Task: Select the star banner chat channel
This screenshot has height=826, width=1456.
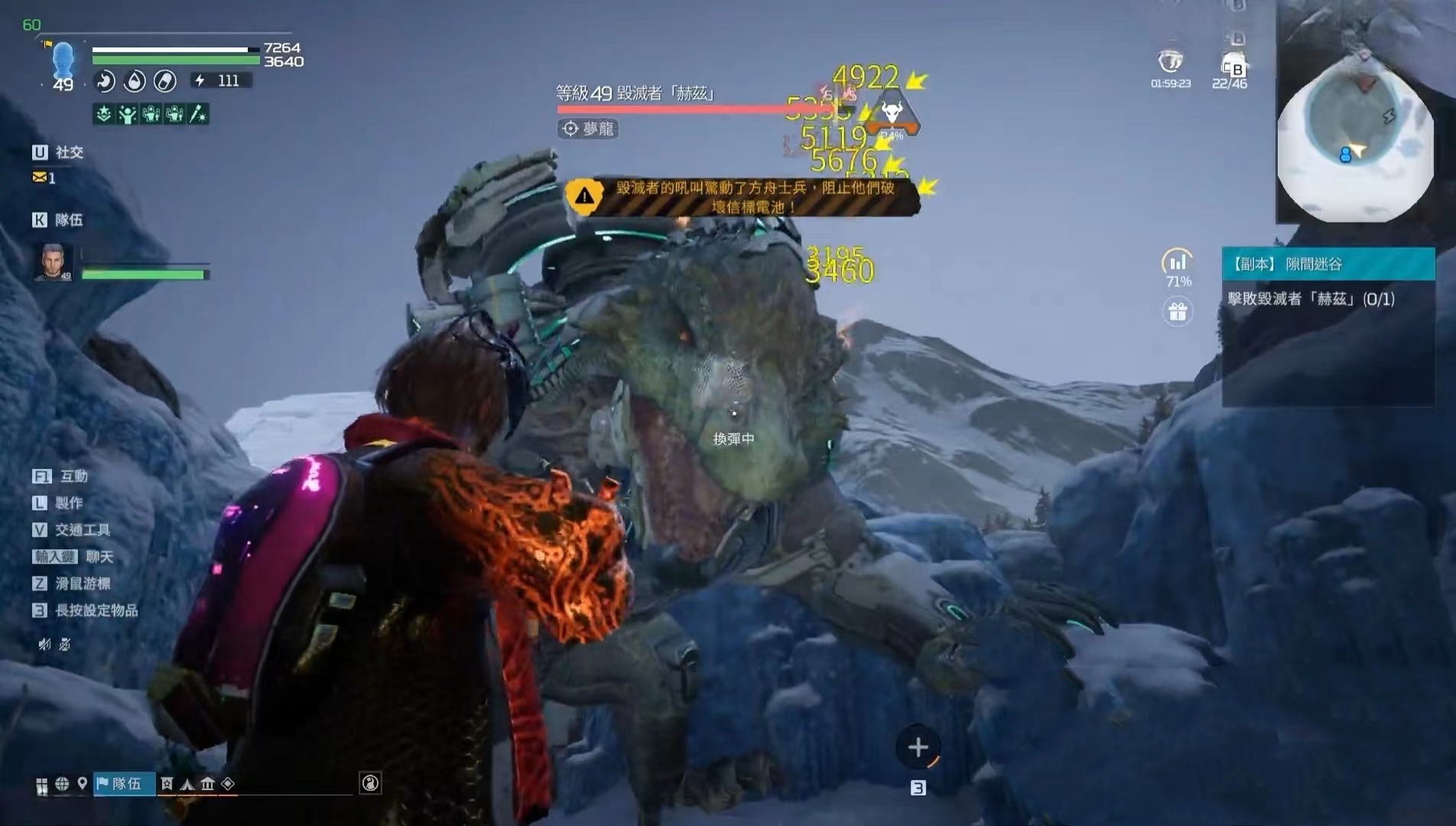Action: [x=167, y=783]
